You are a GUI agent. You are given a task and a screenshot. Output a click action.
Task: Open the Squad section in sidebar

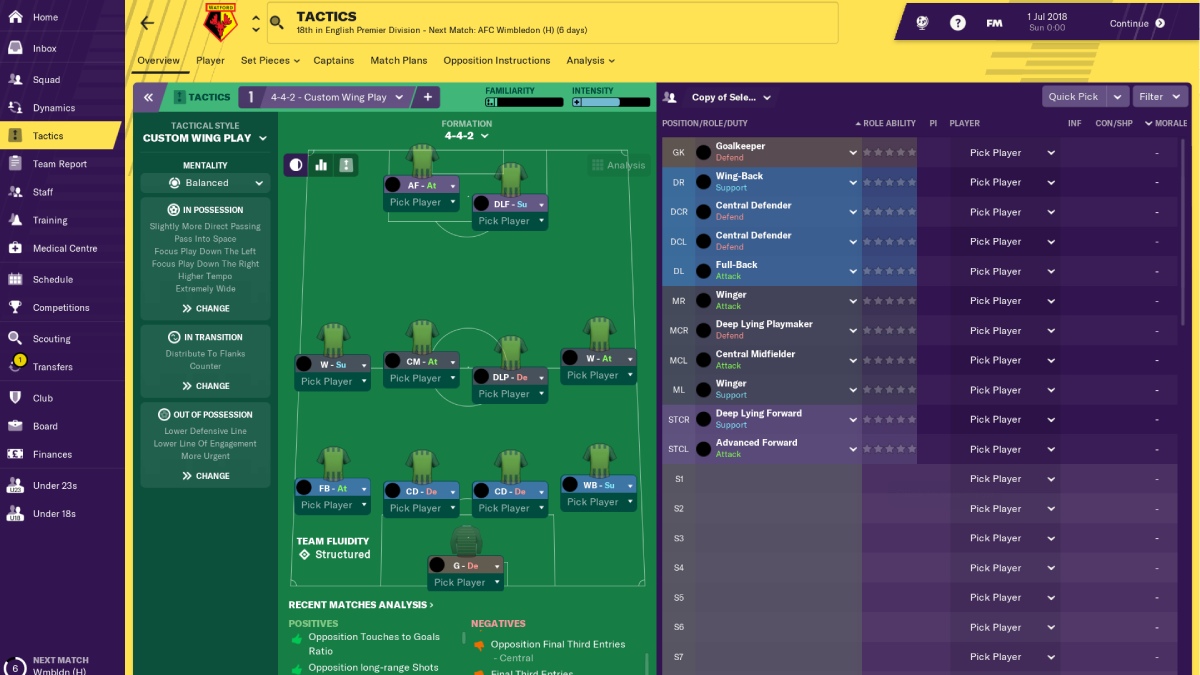pos(46,80)
